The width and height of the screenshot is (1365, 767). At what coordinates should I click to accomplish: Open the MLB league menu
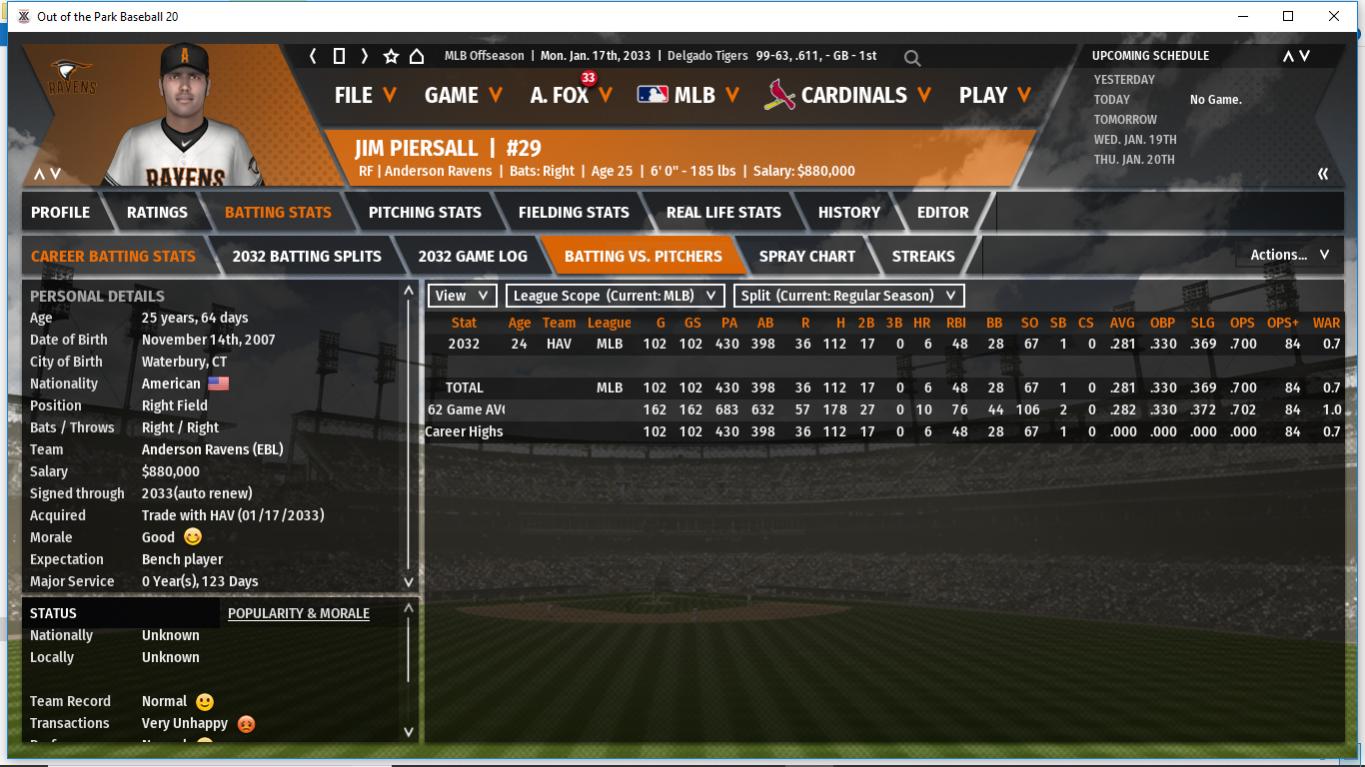pyautogui.click(x=688, y=95)
